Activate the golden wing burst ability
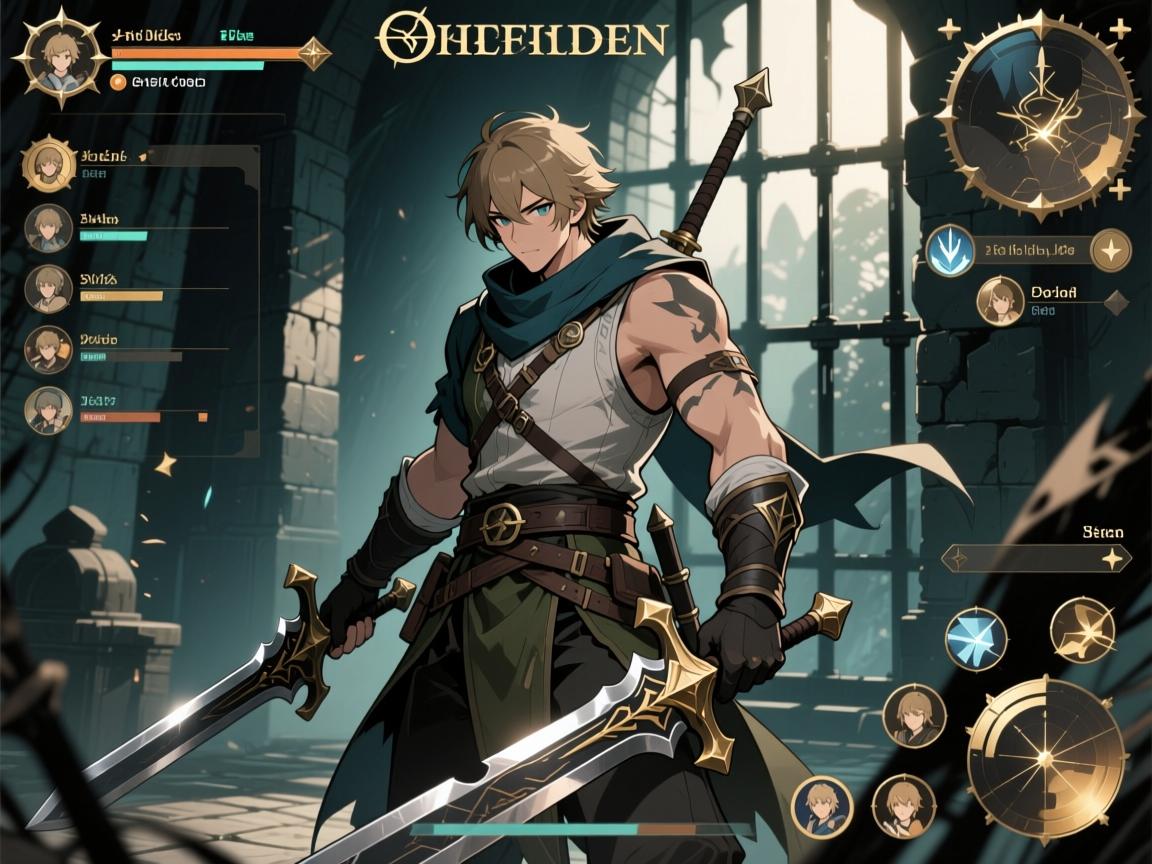The height and width of the screenshot is (864, 1152). coord(1082,630)
